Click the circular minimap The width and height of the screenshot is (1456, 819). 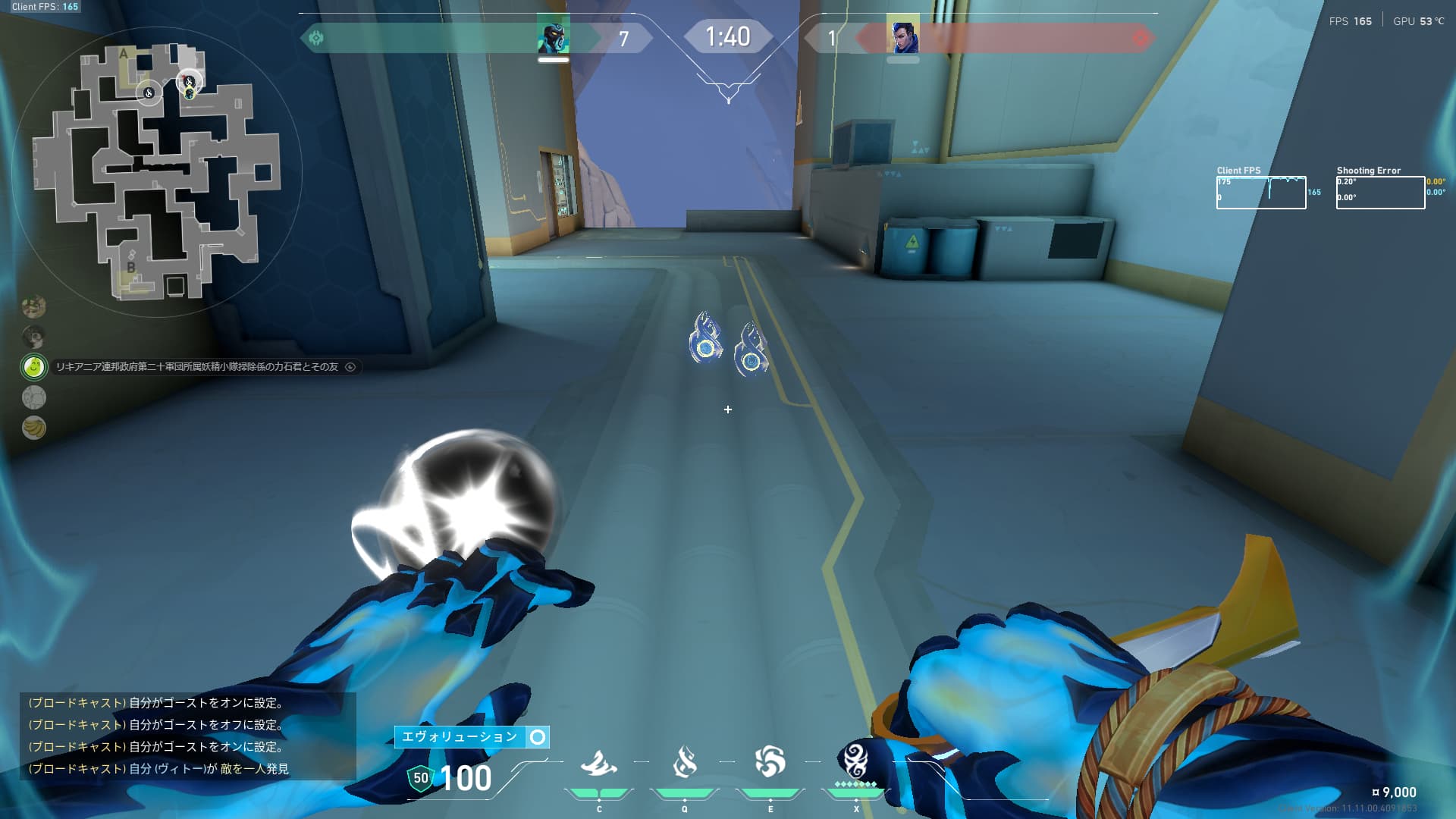point(157,172)
